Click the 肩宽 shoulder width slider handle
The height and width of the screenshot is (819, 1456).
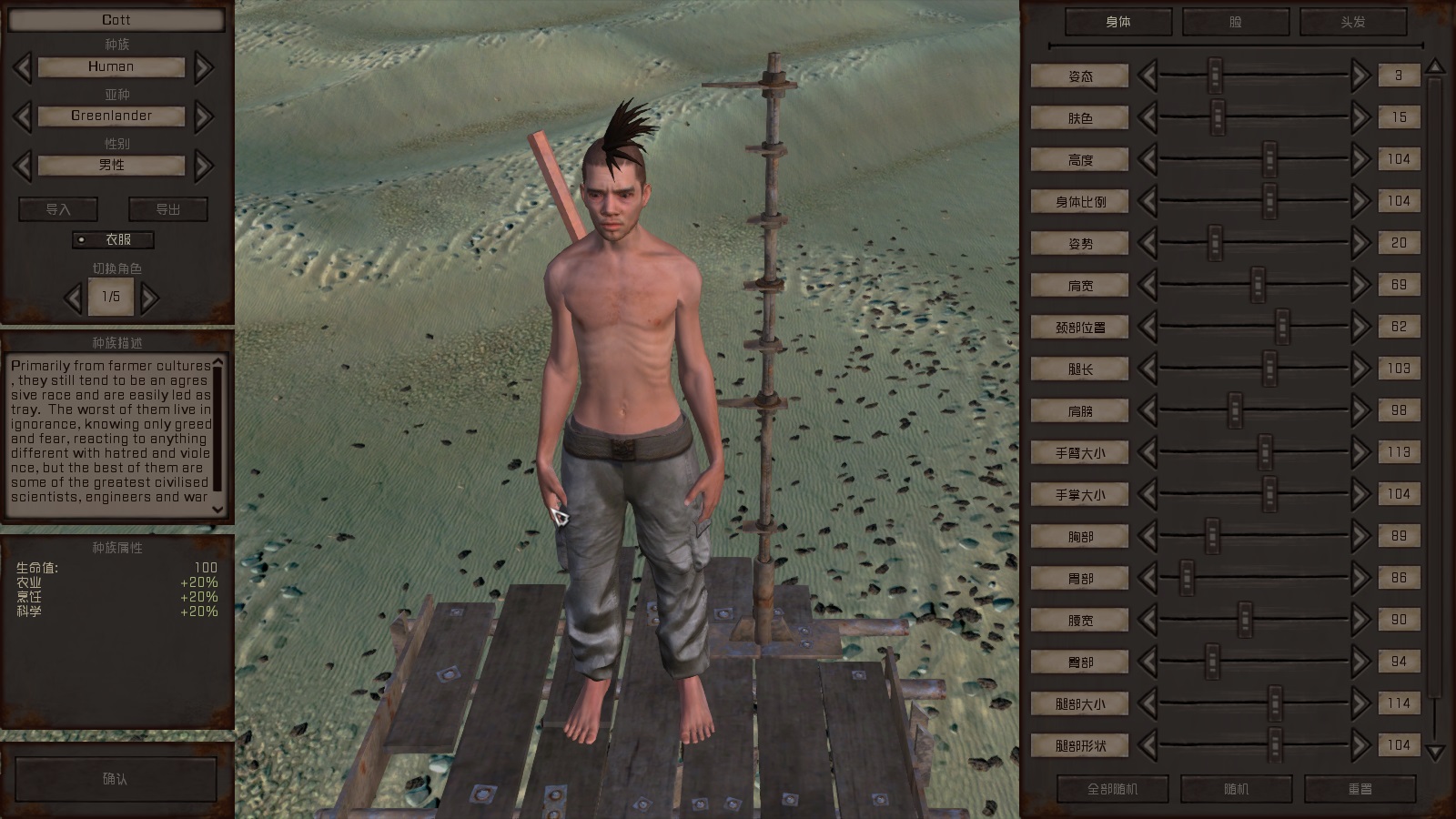pyautogui.click(x=1258, y=285)
